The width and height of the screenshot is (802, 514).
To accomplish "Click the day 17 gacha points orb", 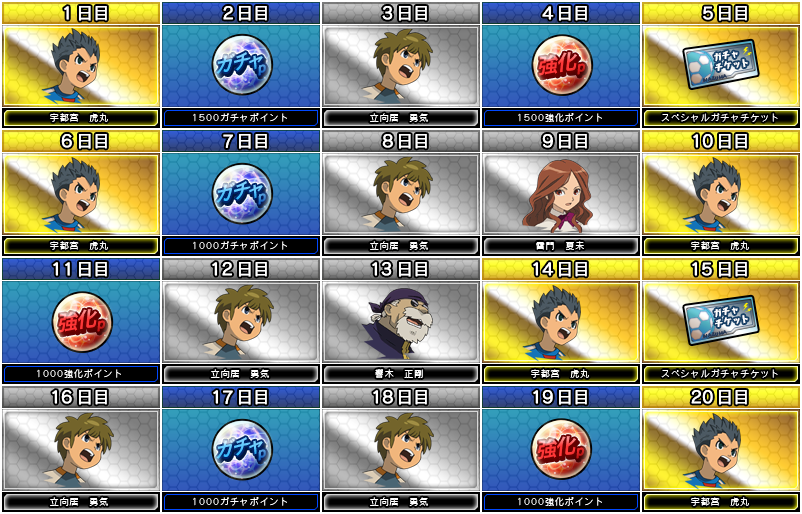I will (240, 449).
